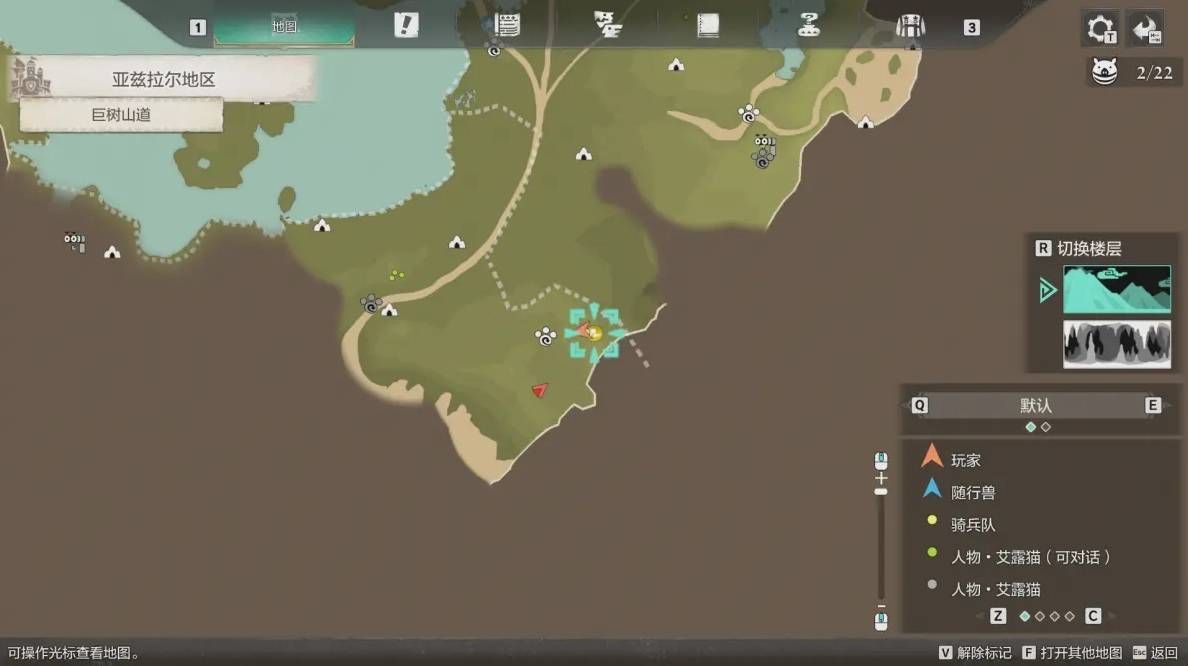Open the gear settings button

1100,28
